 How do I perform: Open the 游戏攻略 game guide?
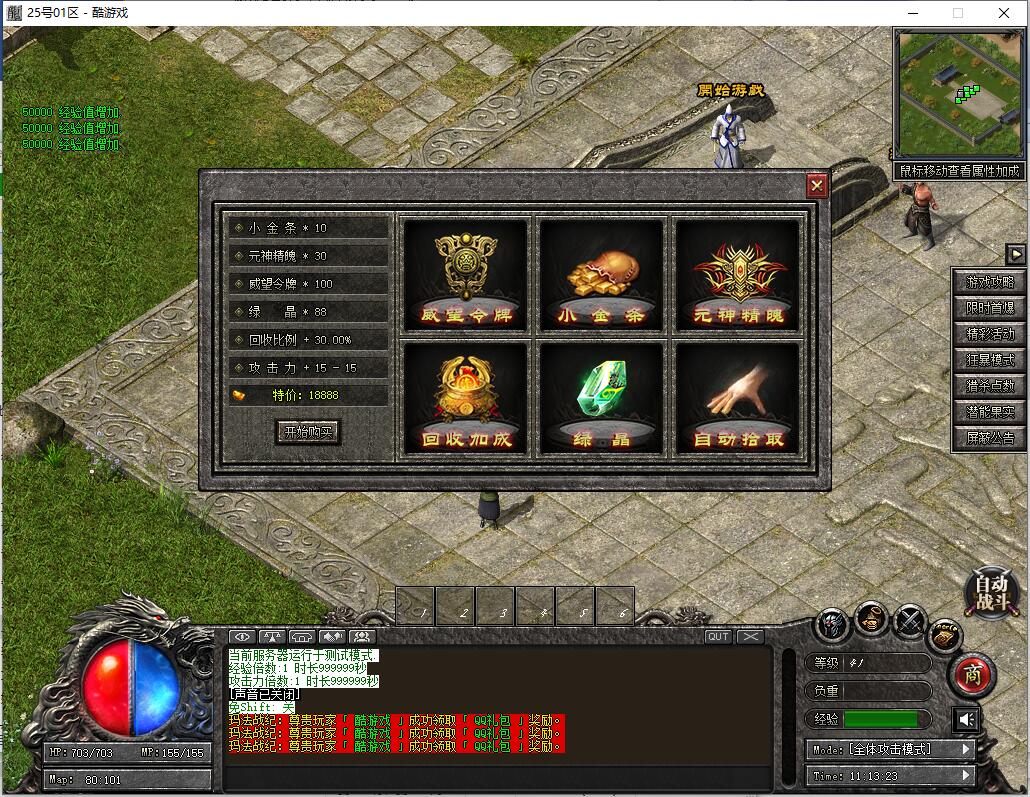click(989, 282)
